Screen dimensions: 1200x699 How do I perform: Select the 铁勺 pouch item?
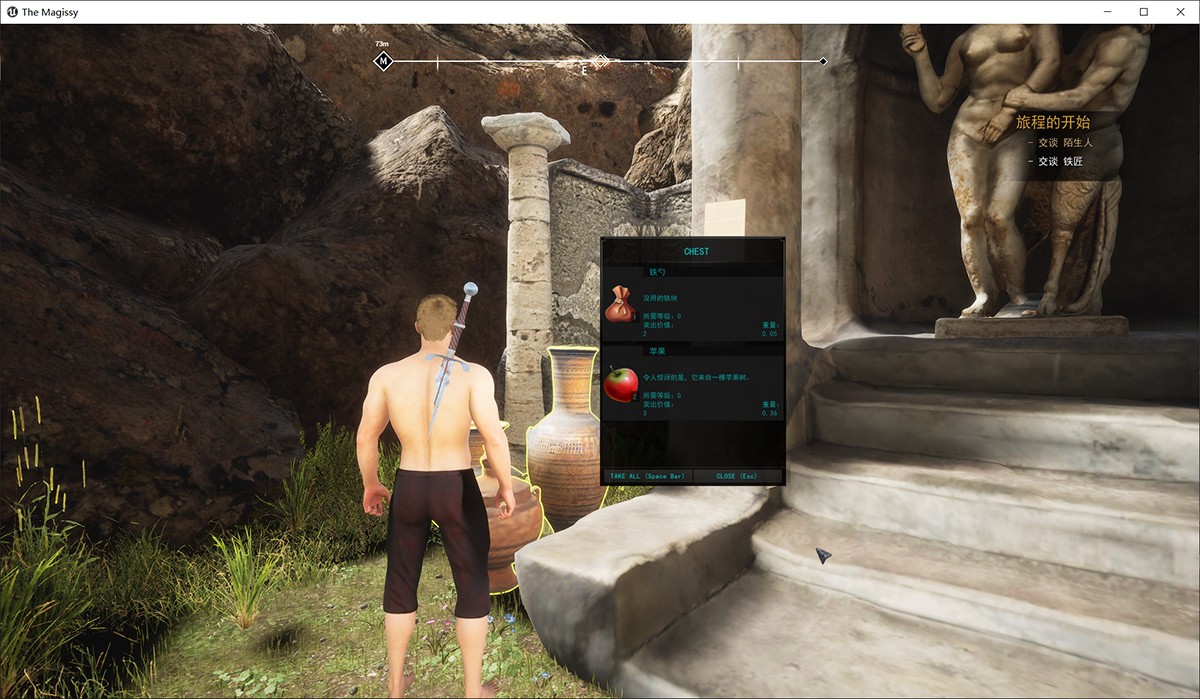621,304
